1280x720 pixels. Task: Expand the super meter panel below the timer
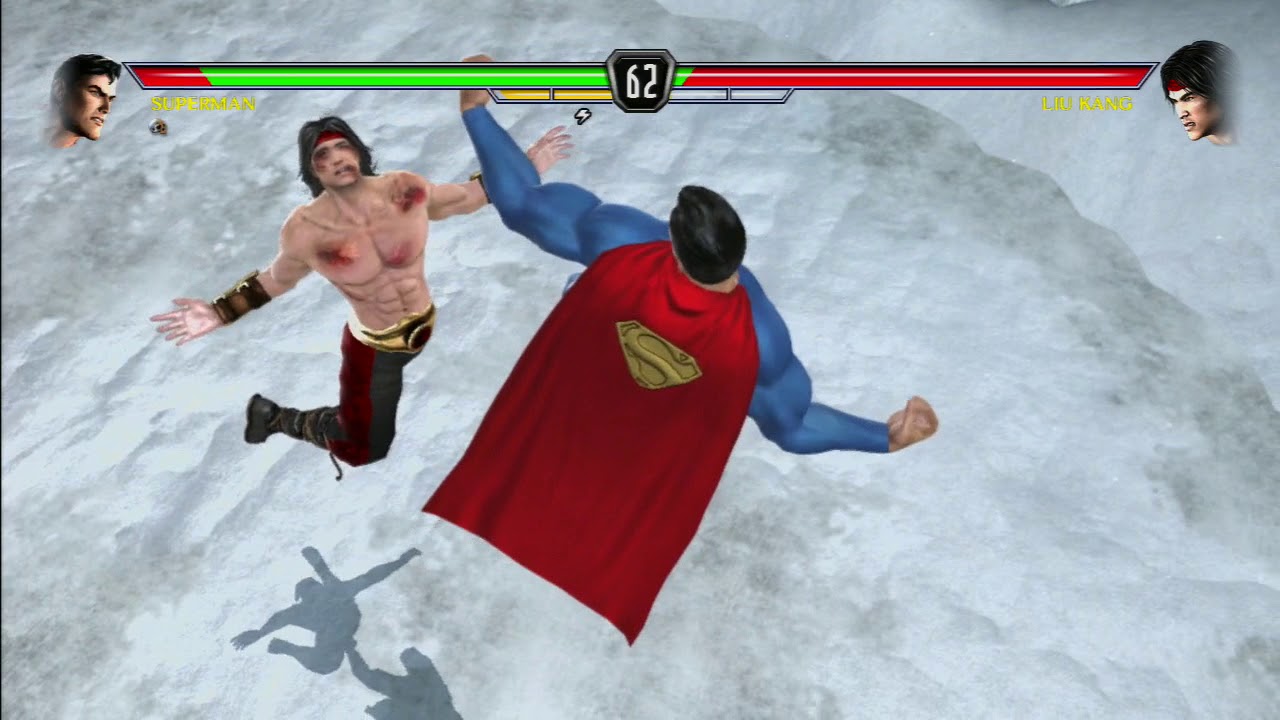[x=640, y=95]
